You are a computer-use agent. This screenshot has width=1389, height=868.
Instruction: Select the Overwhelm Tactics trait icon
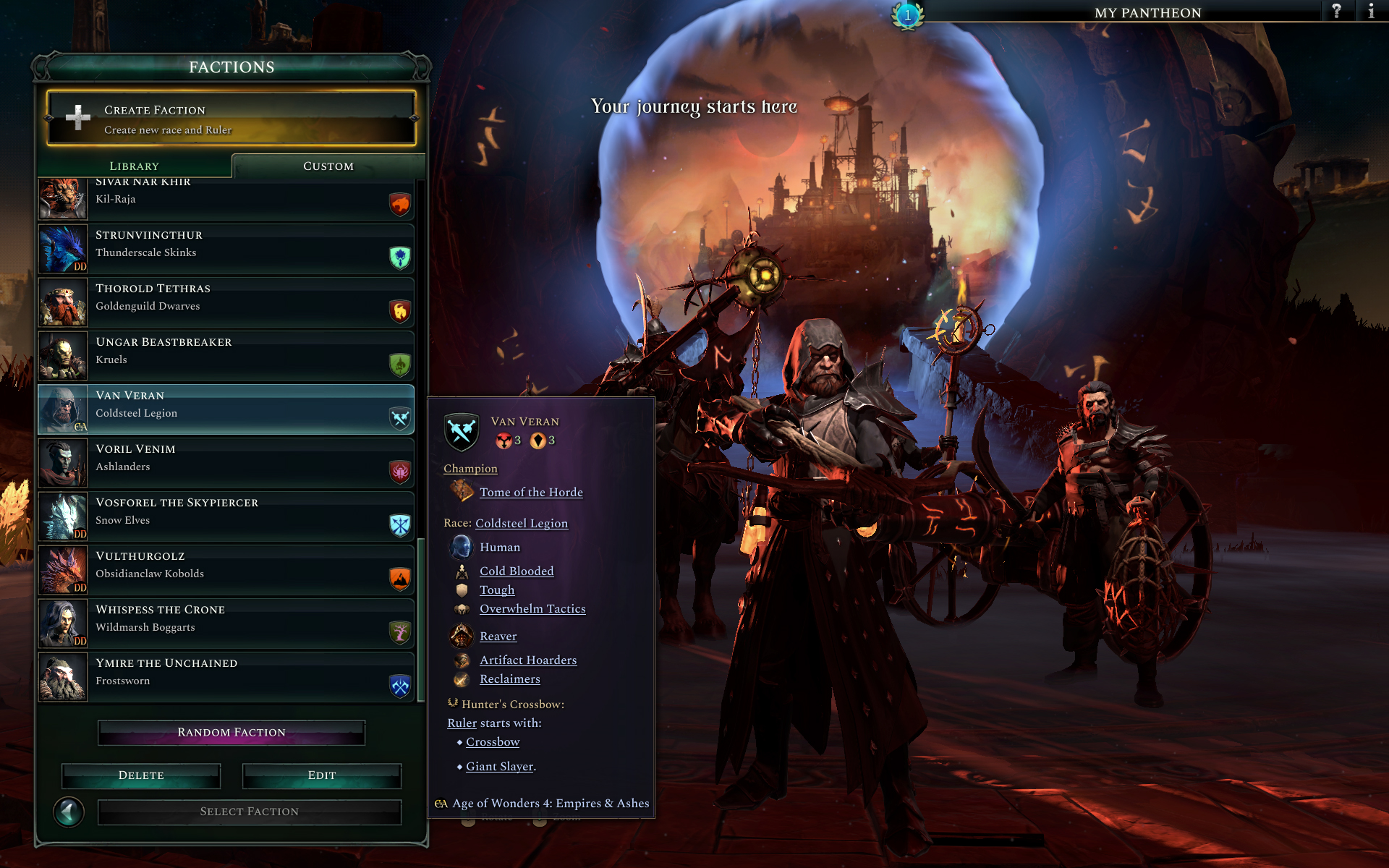pos(462,608)
